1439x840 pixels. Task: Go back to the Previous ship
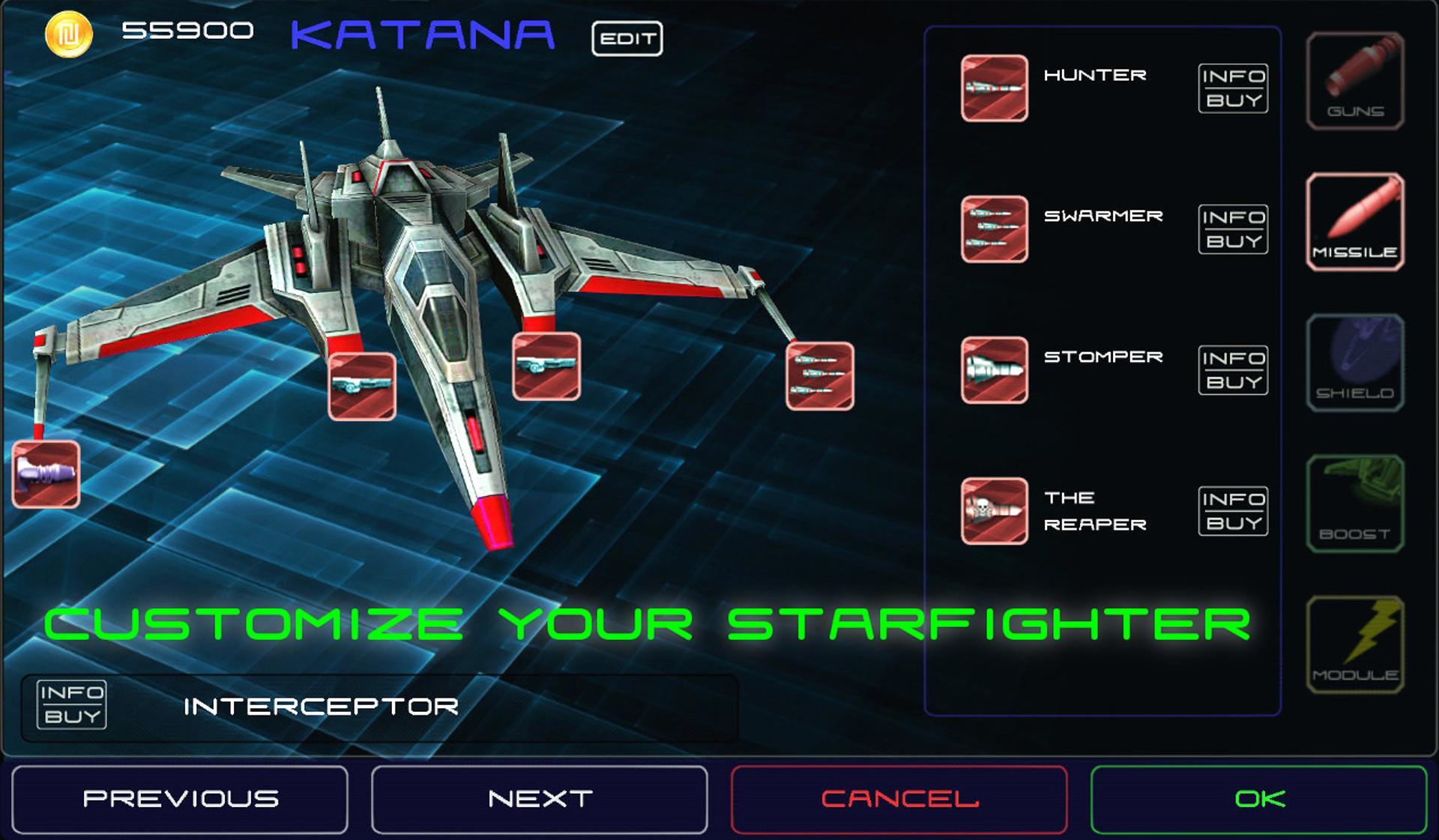point(181,799)
